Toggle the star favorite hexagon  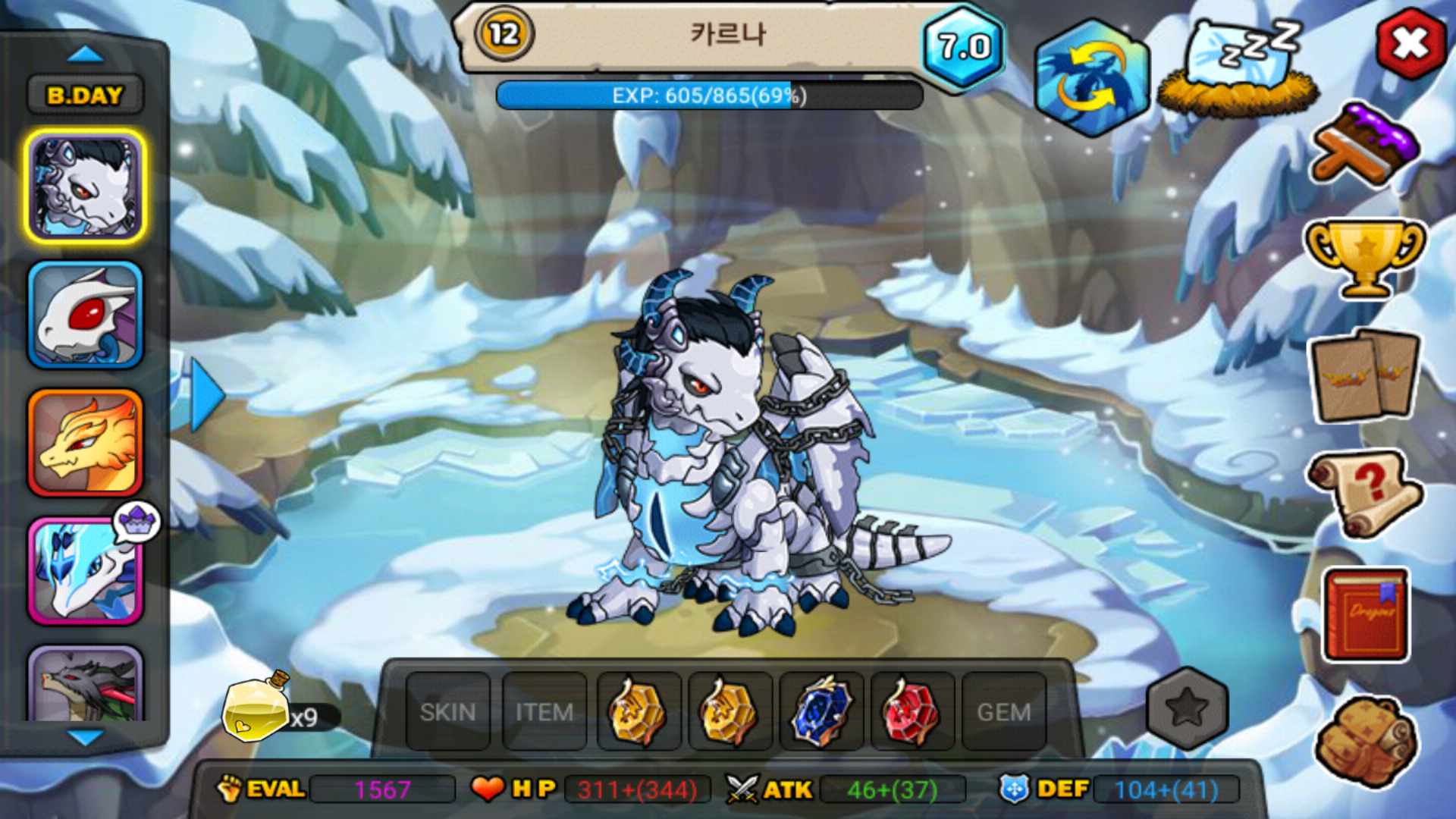[x=1187, y=708]
